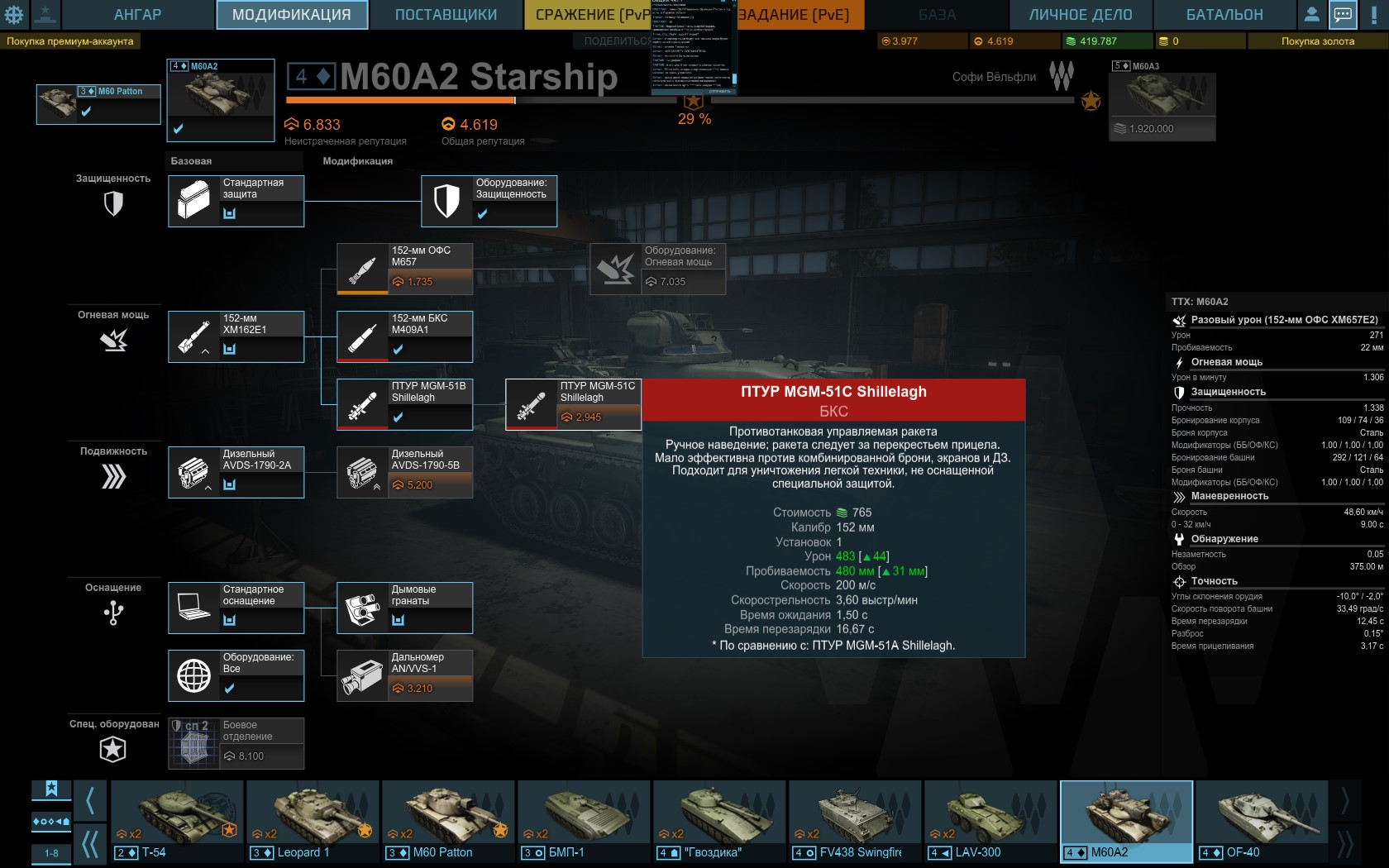
Task: Select the 152-мм ОФС M657 module
Action: coord(404,269)
